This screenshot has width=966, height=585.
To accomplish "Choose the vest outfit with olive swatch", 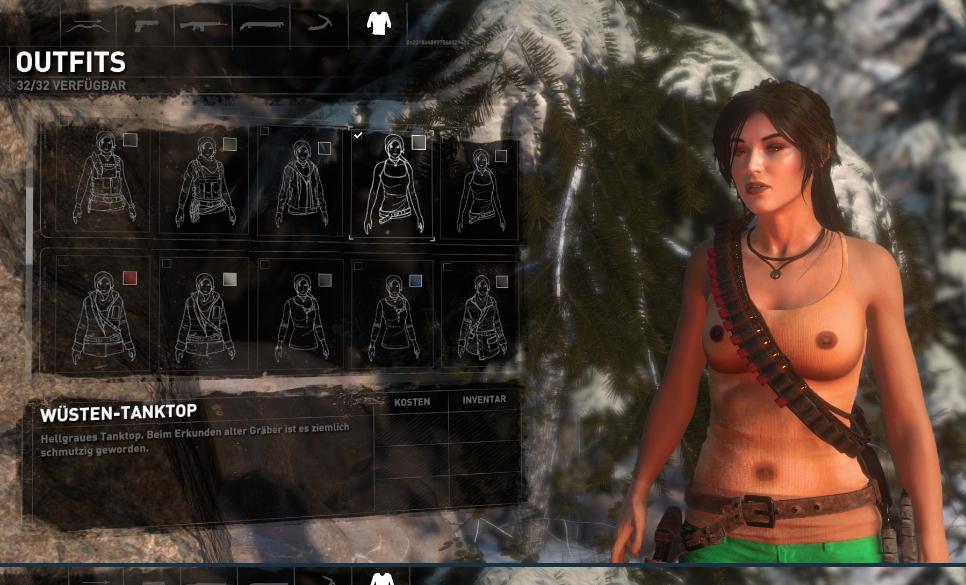I will pos(205,183).
